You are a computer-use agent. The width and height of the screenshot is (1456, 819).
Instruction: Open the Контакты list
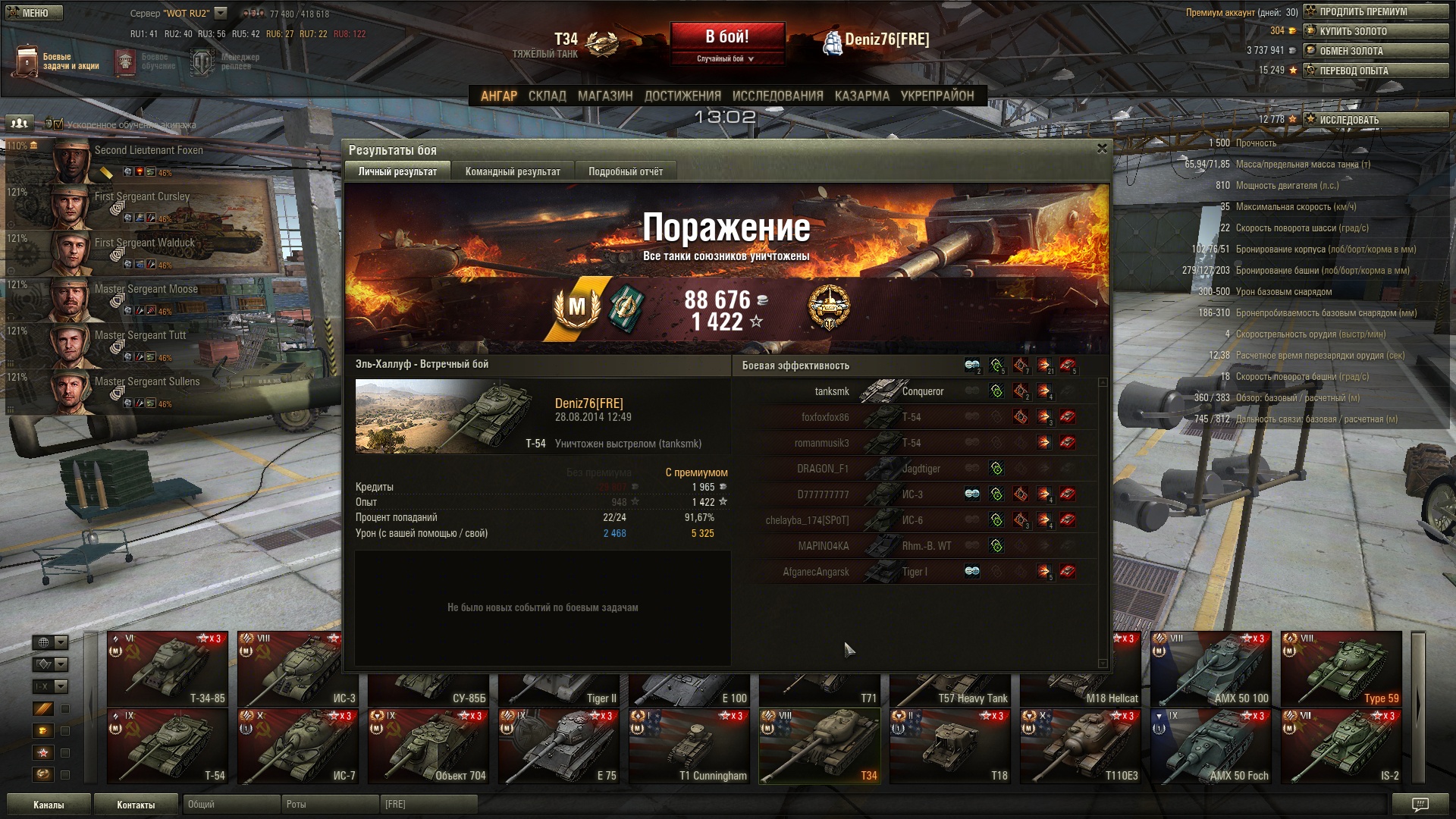tap(136, 805)
